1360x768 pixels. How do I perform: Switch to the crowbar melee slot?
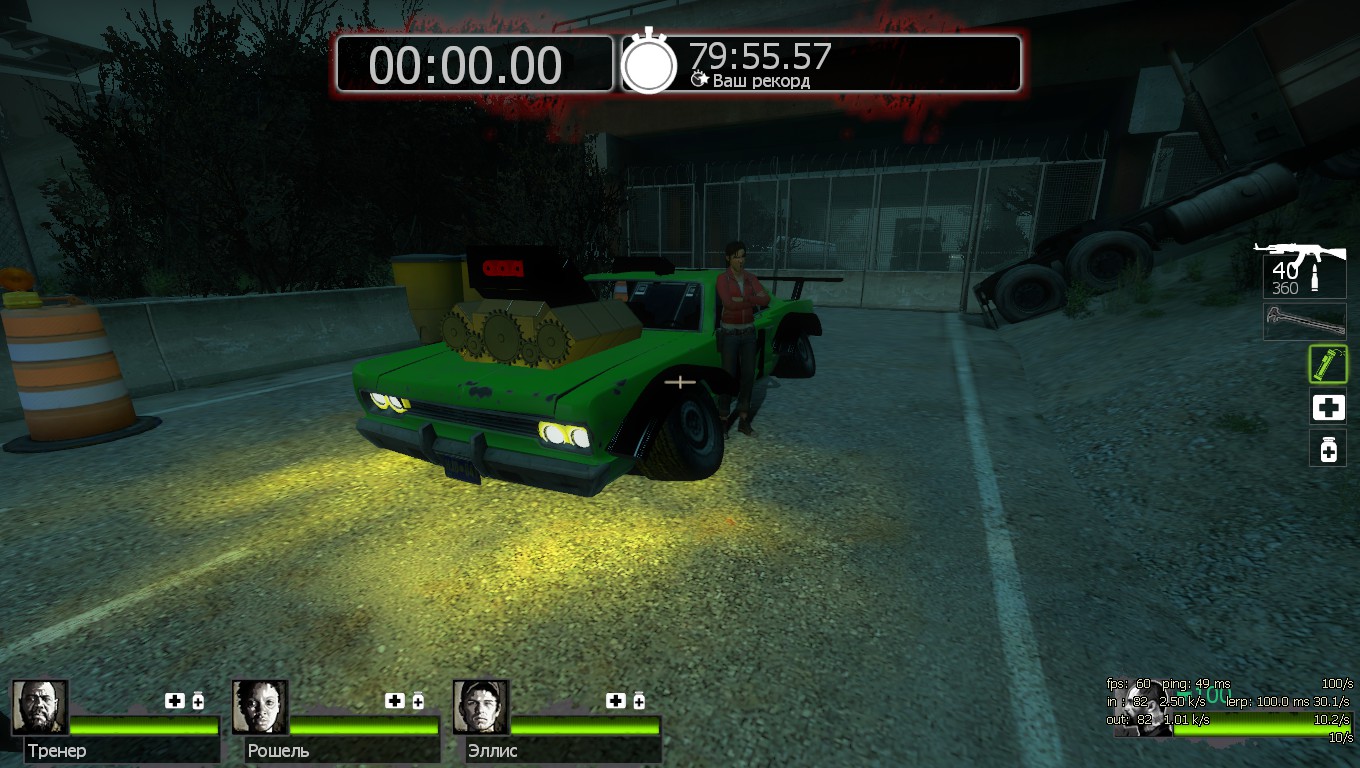coord(1304,321)
